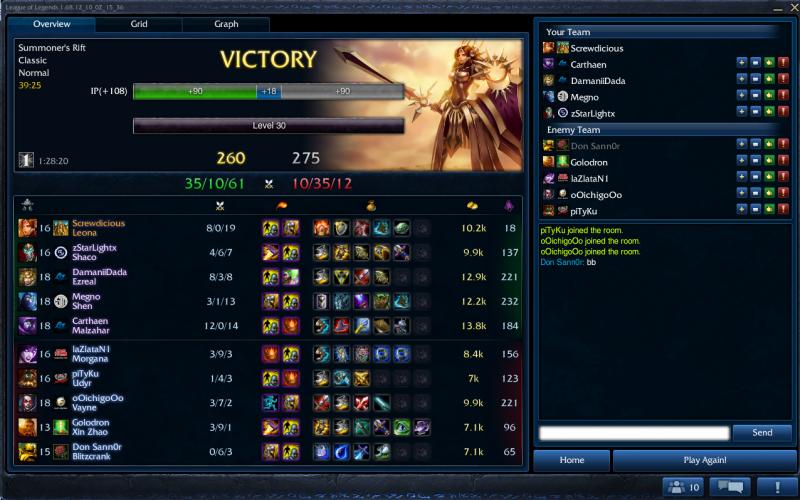800x500 pixels.
Task: Focus the chat message input field
Action: pos(633,433)
